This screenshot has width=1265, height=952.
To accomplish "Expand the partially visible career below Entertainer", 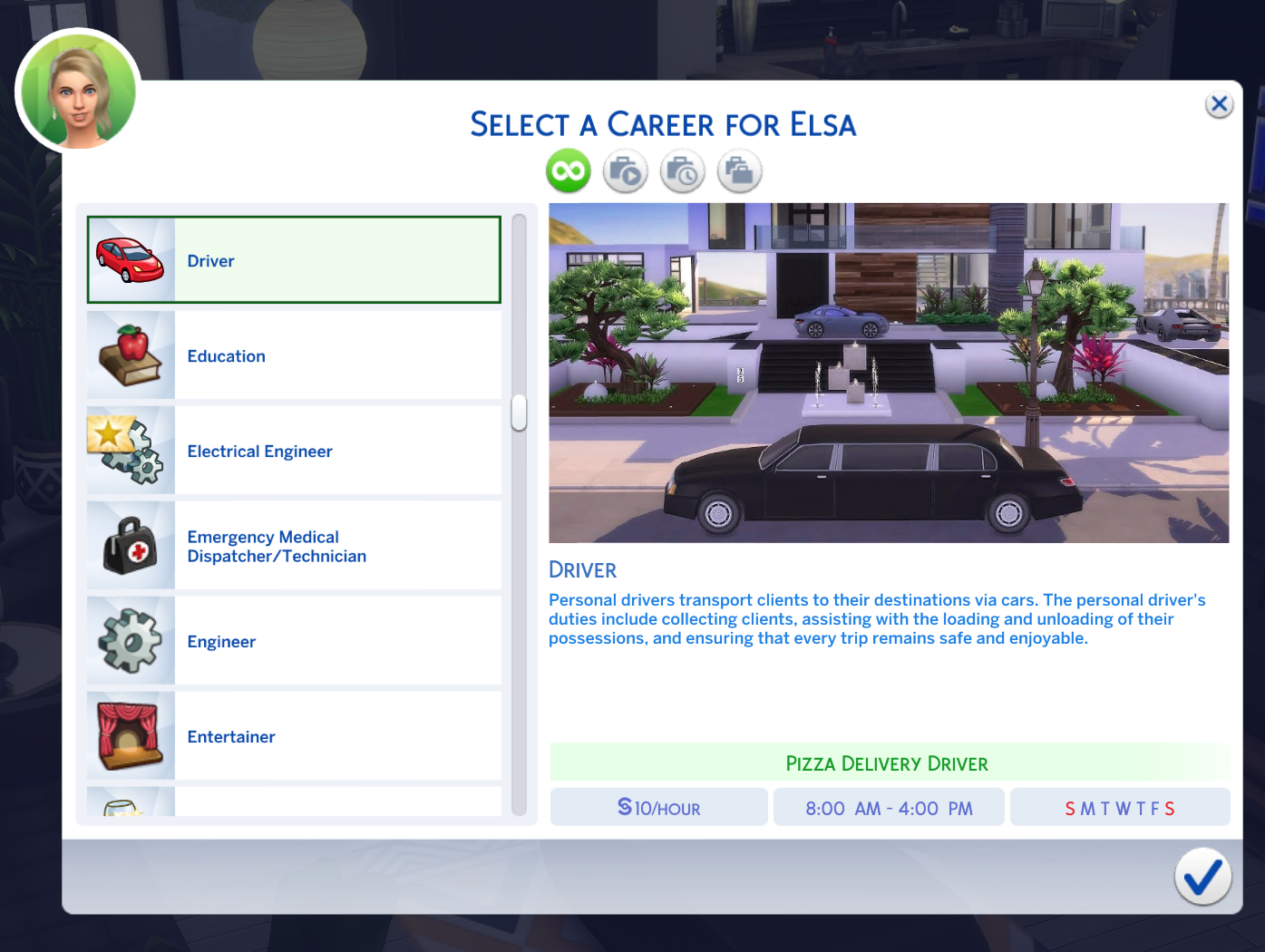I will click(294, 805).
